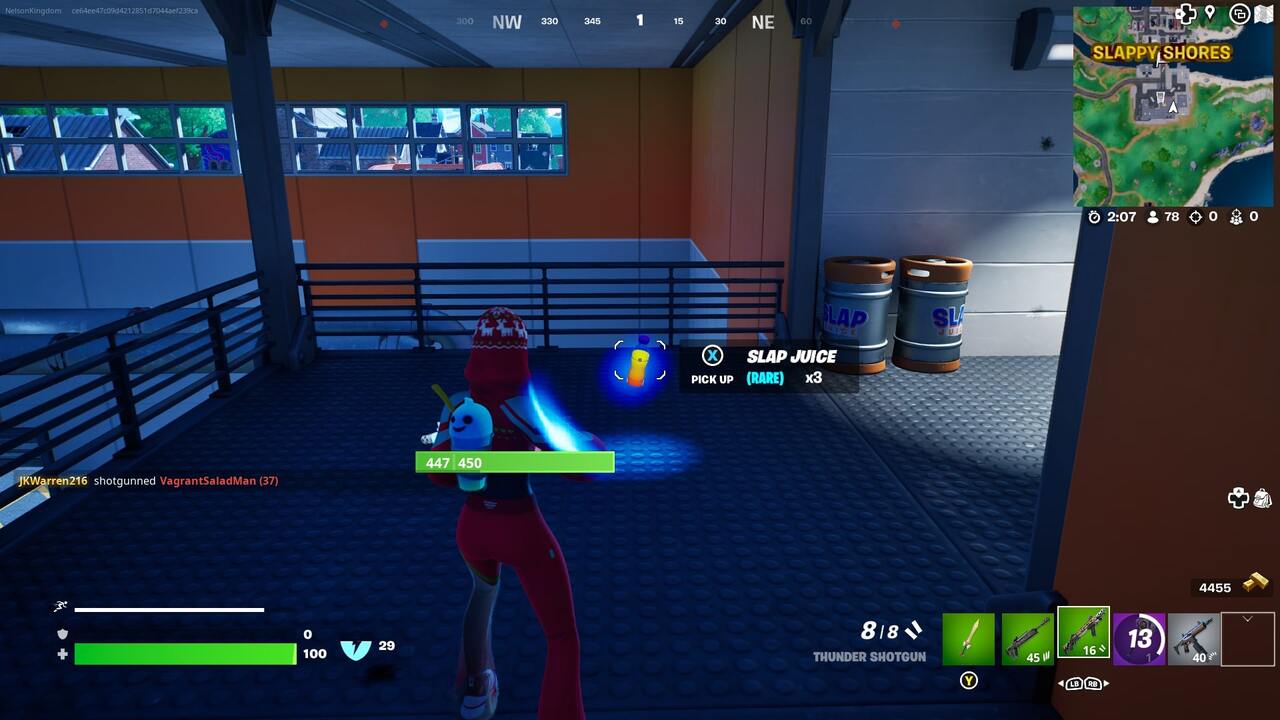Click the 447/450 green health progress bar
1280x720 pixels.
514,462
